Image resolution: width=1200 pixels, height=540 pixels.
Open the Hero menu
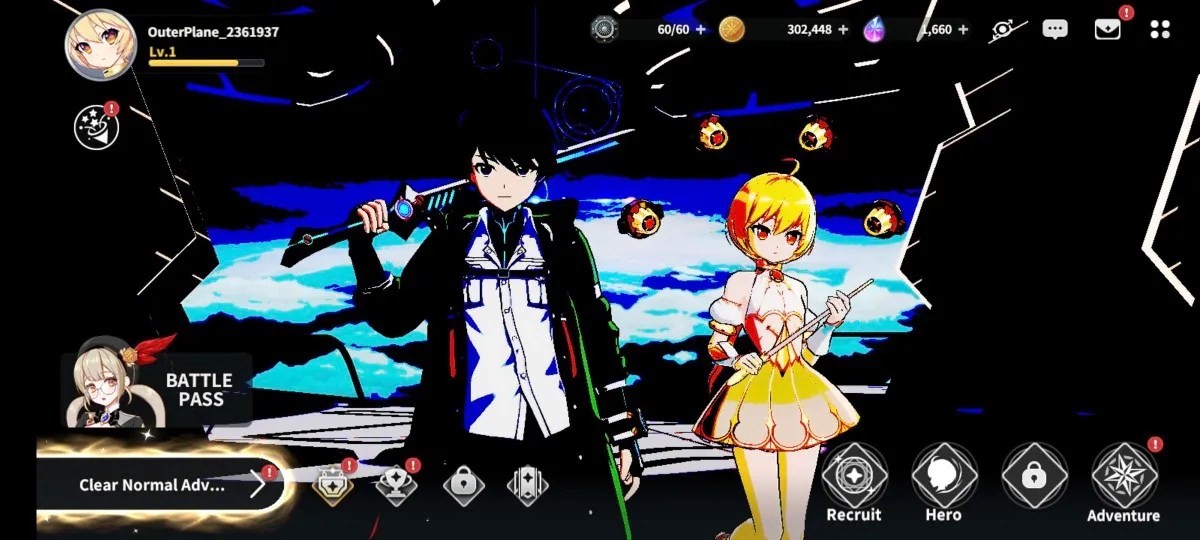point(944,482)
